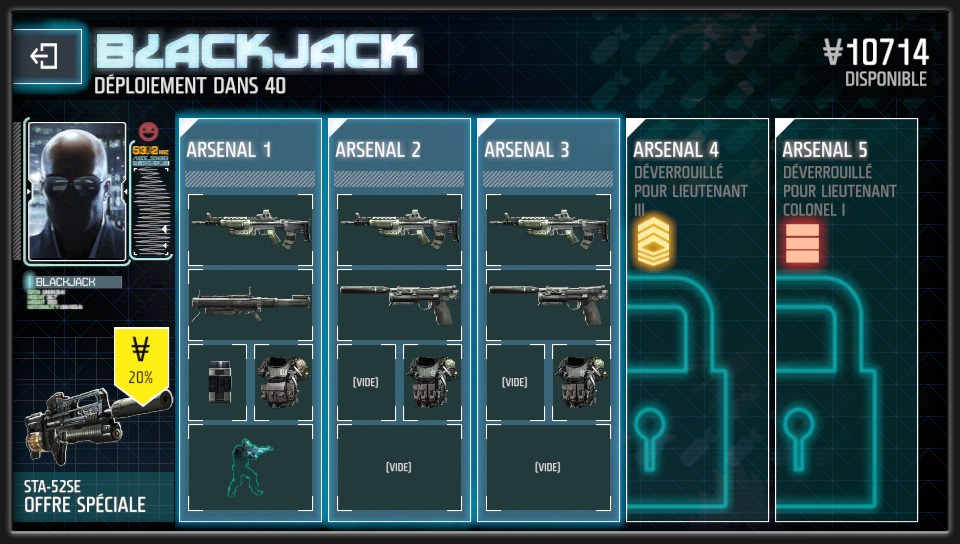Select Arsenal 2 silenced pistol slot

(x=399, y=305)
